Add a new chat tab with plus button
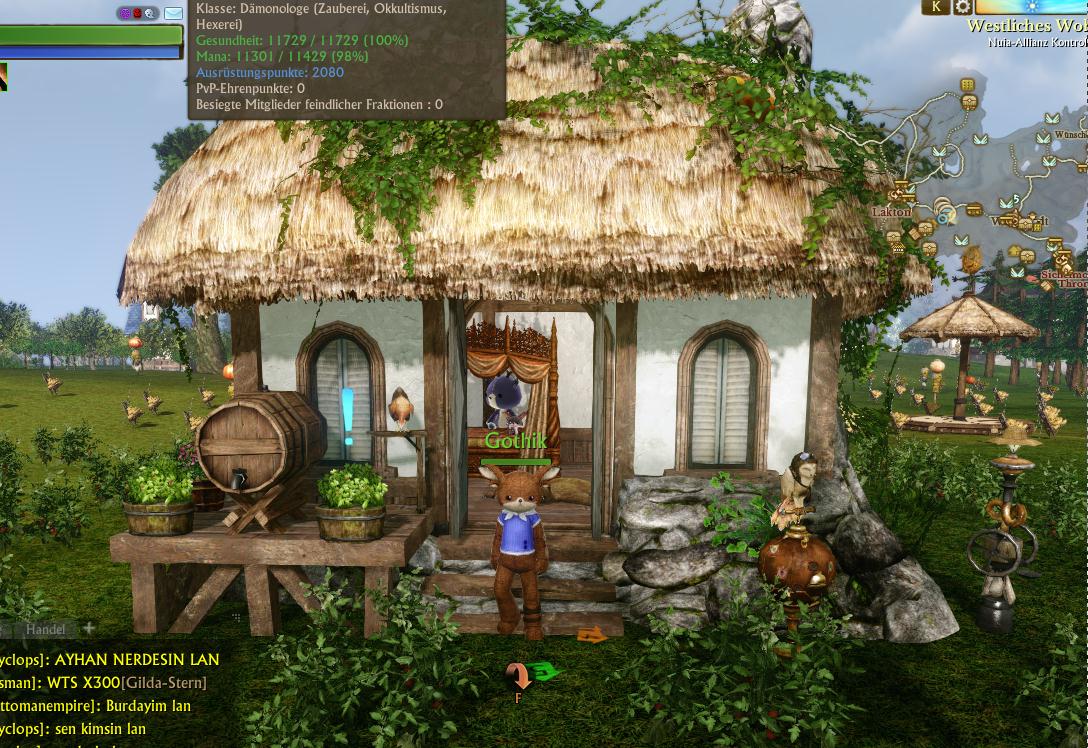The image size is (1088, 748). [89, 628]
